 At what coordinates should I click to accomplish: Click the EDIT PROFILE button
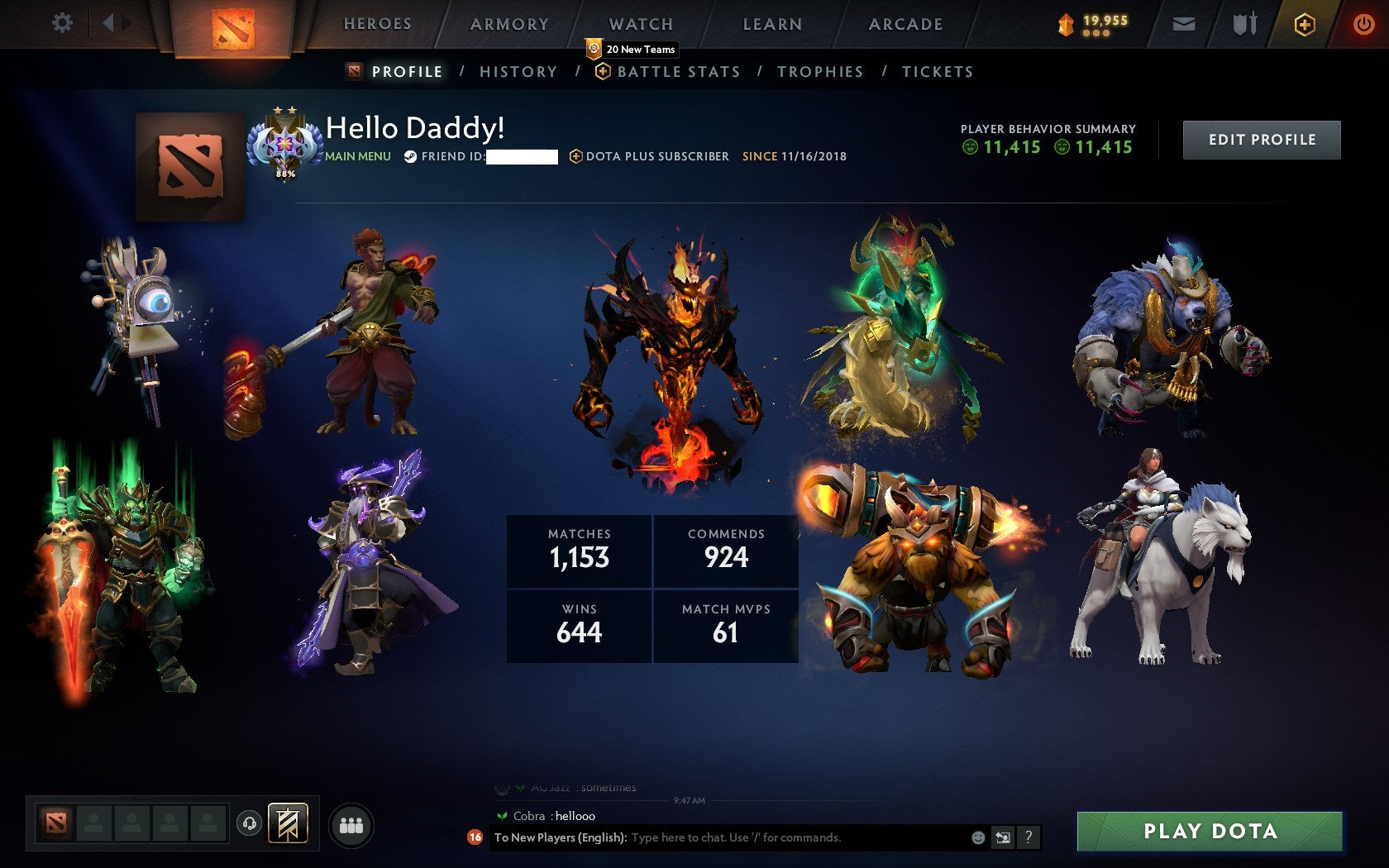[1261, 140]
